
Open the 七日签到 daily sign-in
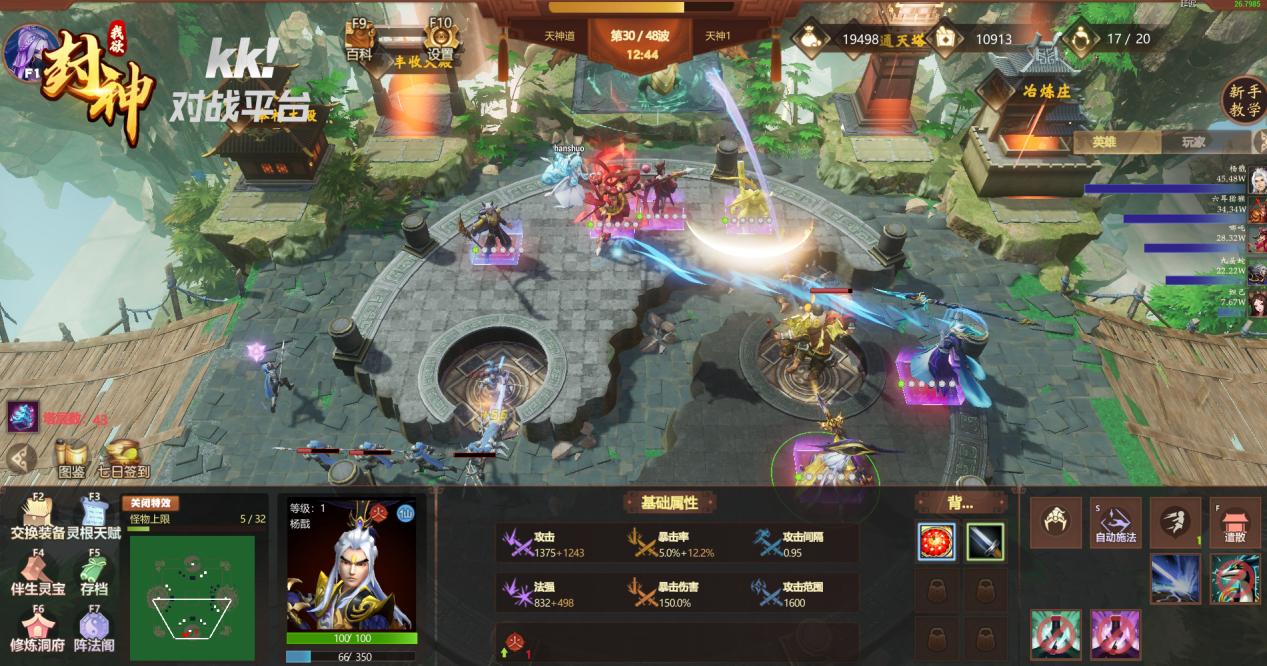(123, 459)
